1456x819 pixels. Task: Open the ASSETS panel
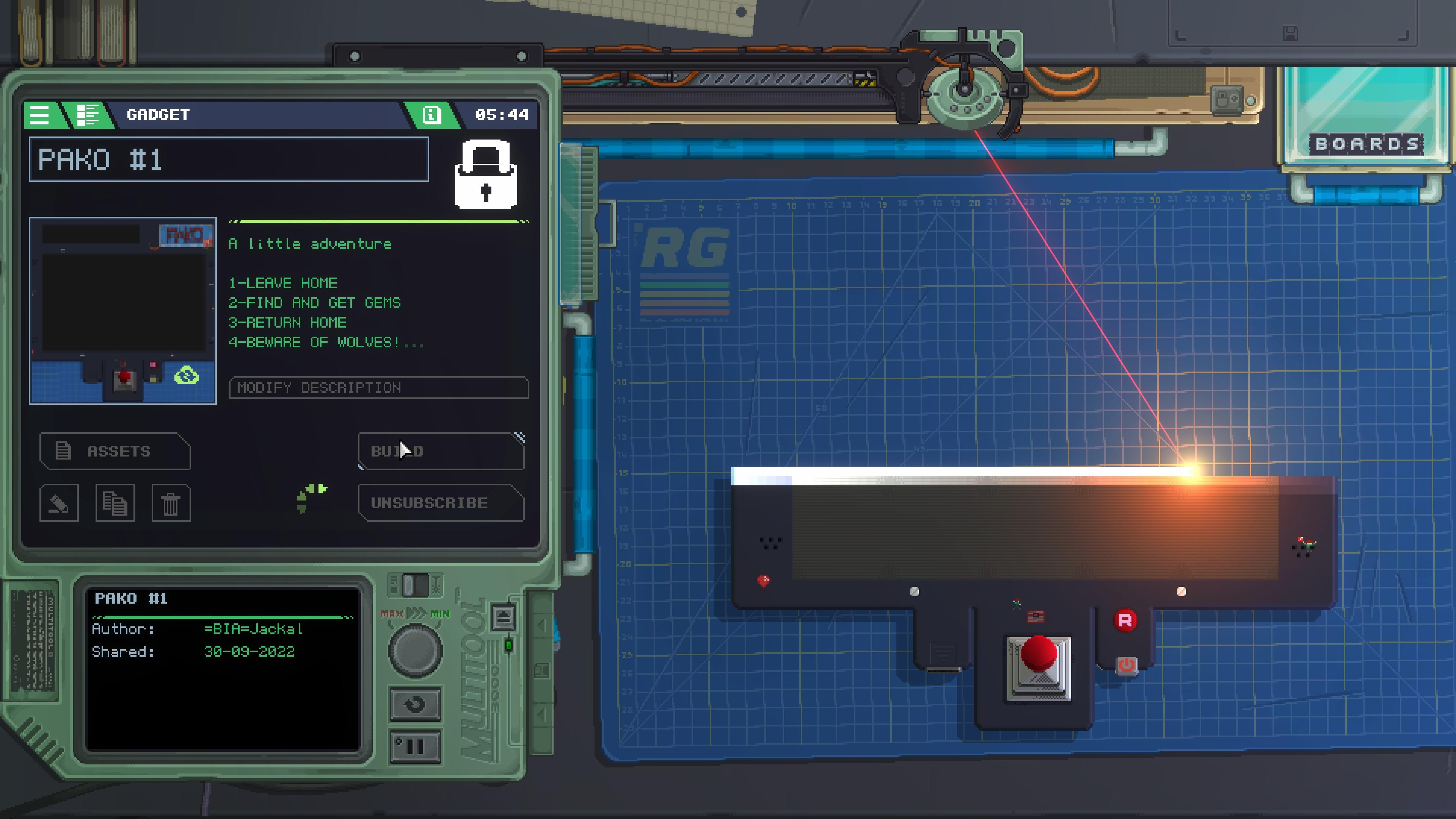(x=115, y=451)
